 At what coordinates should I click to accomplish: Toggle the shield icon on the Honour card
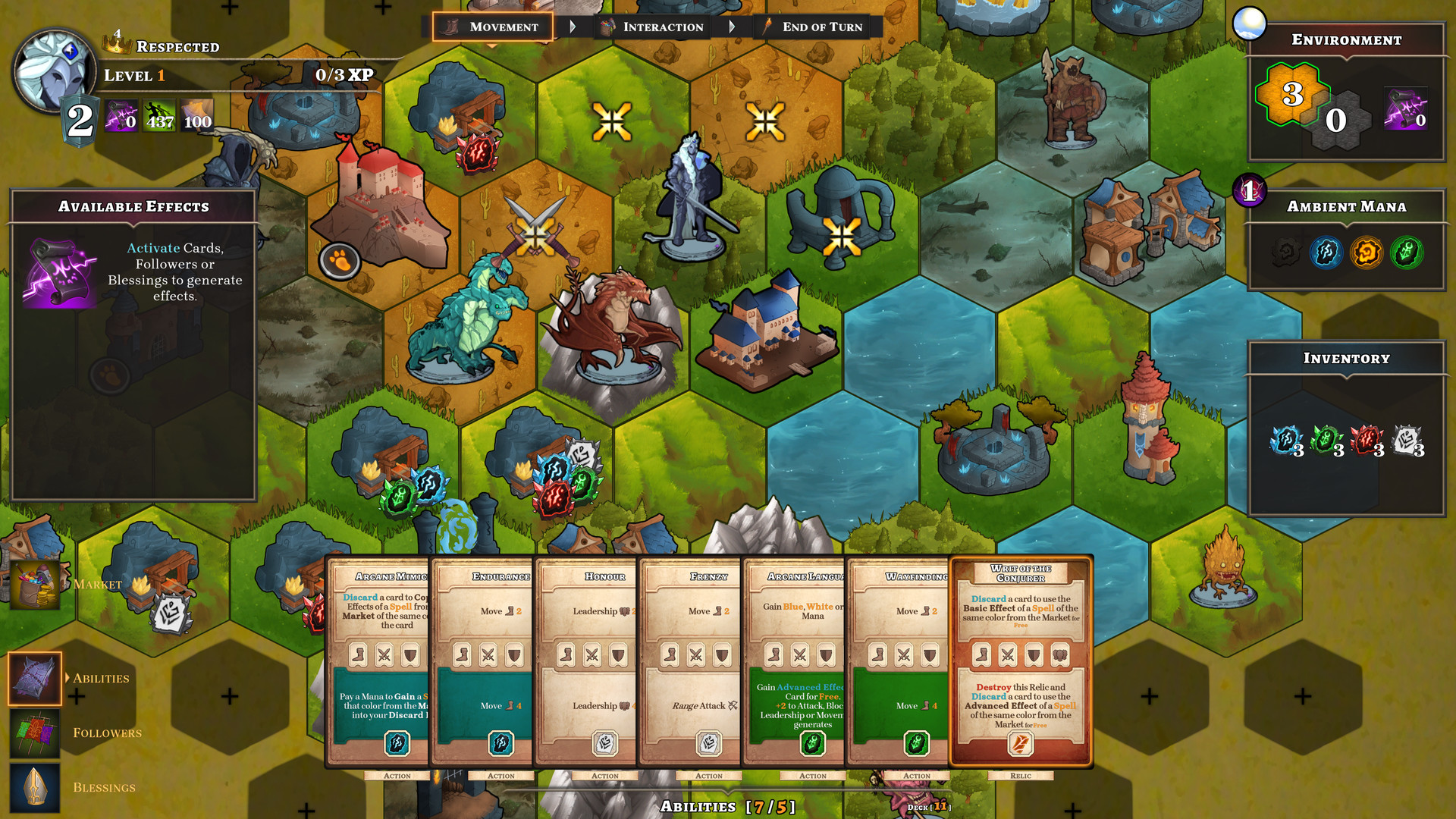618,655
